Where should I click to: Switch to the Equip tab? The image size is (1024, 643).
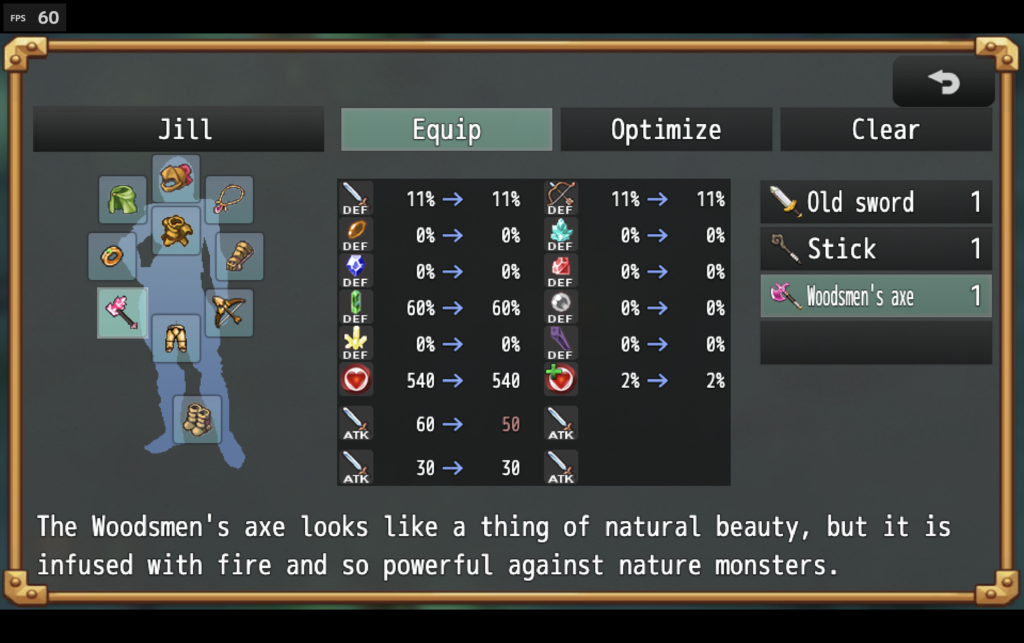(x=446, y=130)
